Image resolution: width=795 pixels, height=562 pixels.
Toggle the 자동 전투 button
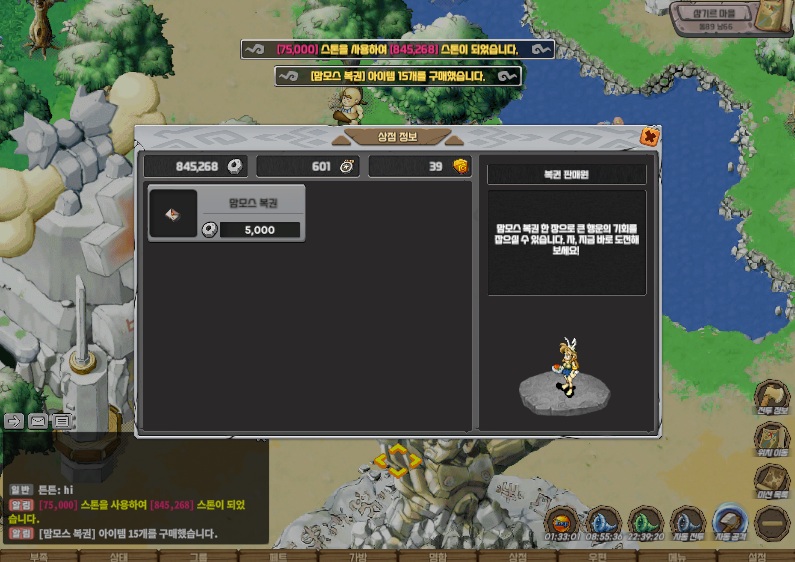(687, 521)
